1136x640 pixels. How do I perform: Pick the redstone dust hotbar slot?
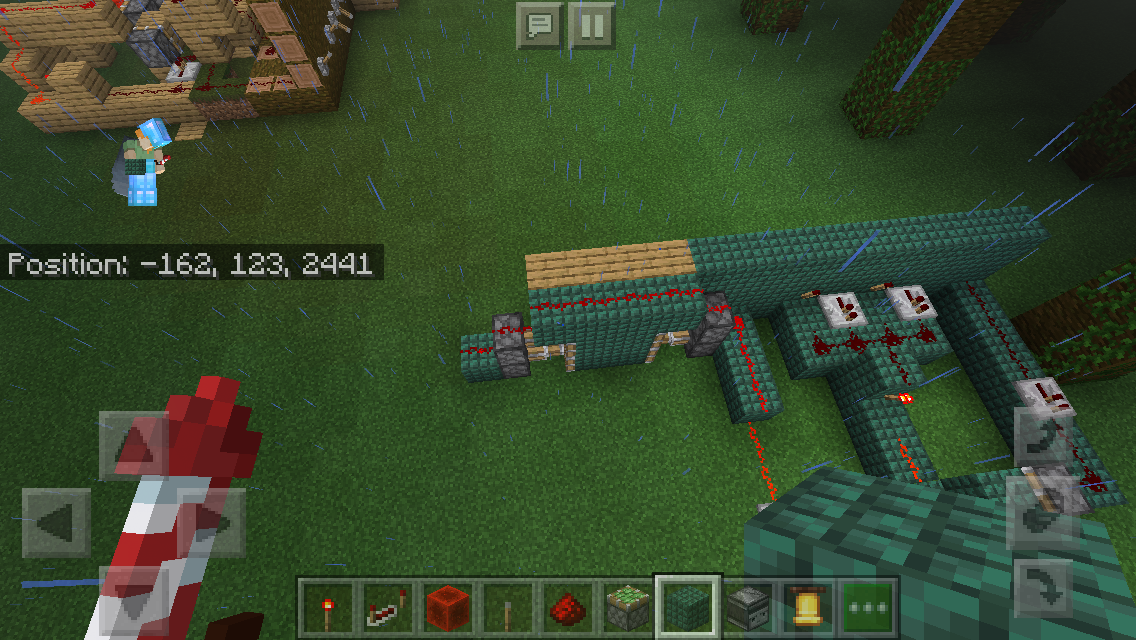click(x=567, y=606)
